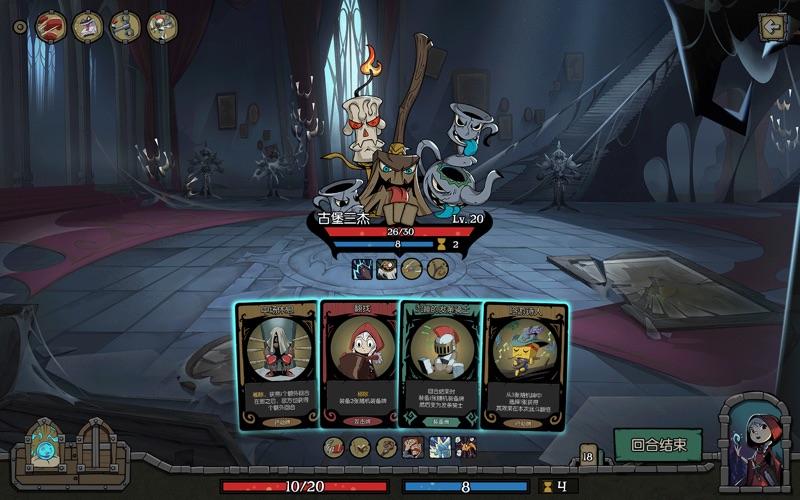
Task: View the wind-up key relic icon
Action: [125, 27]
